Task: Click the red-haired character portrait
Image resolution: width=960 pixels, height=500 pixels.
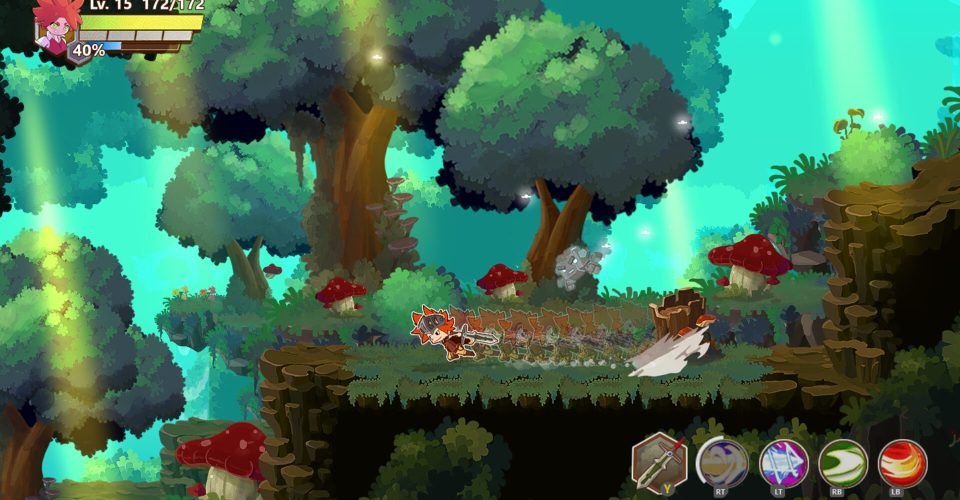Action: pos(56,26)
